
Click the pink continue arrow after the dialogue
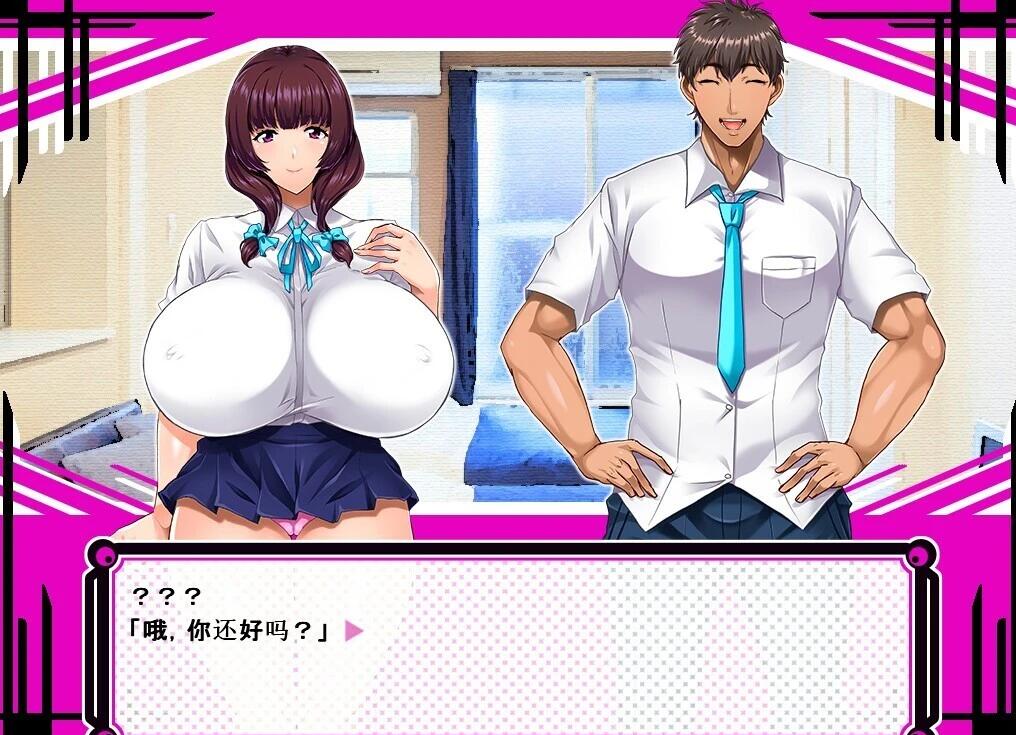(x=352, y=631)
